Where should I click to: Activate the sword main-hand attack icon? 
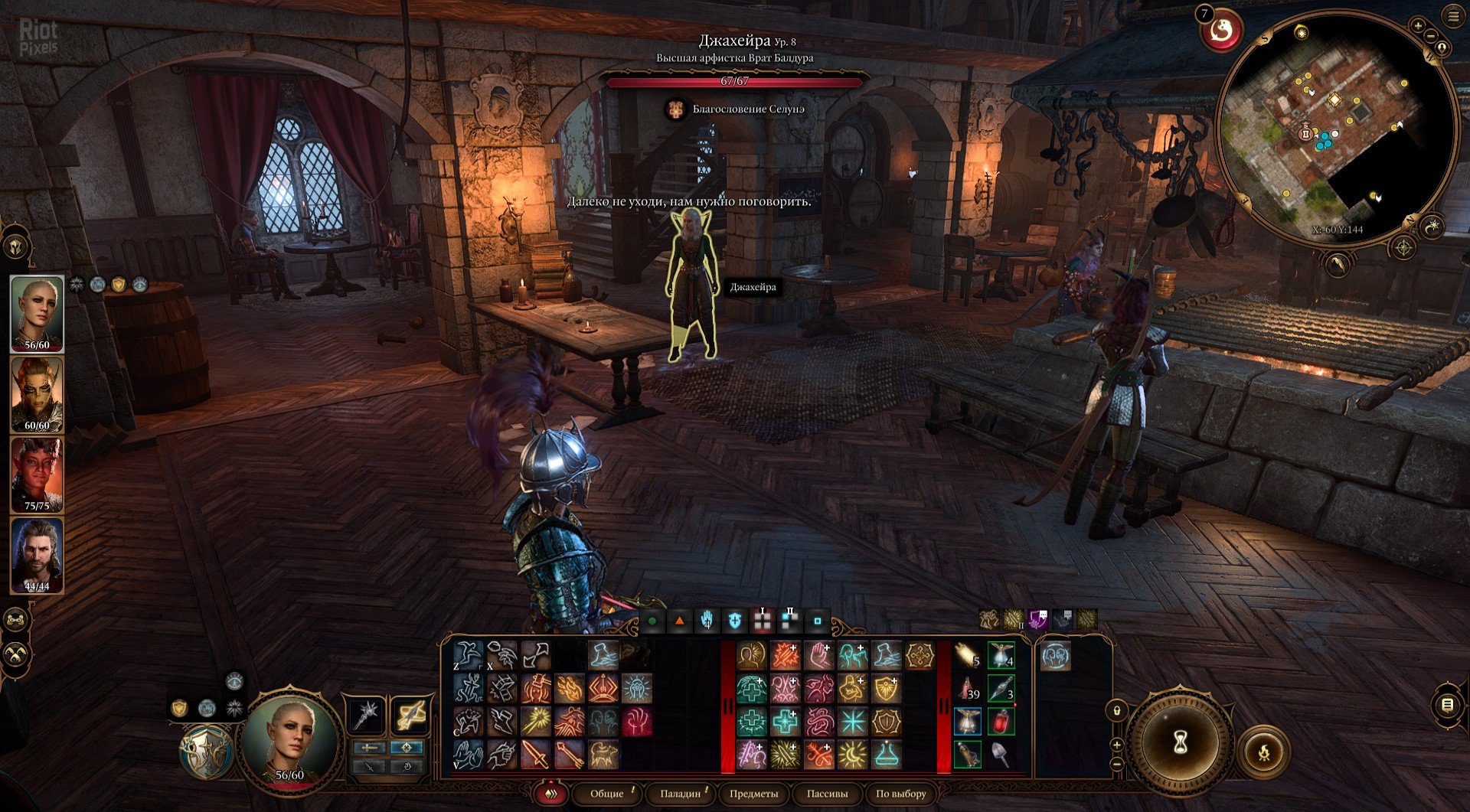tap(535, 754)
